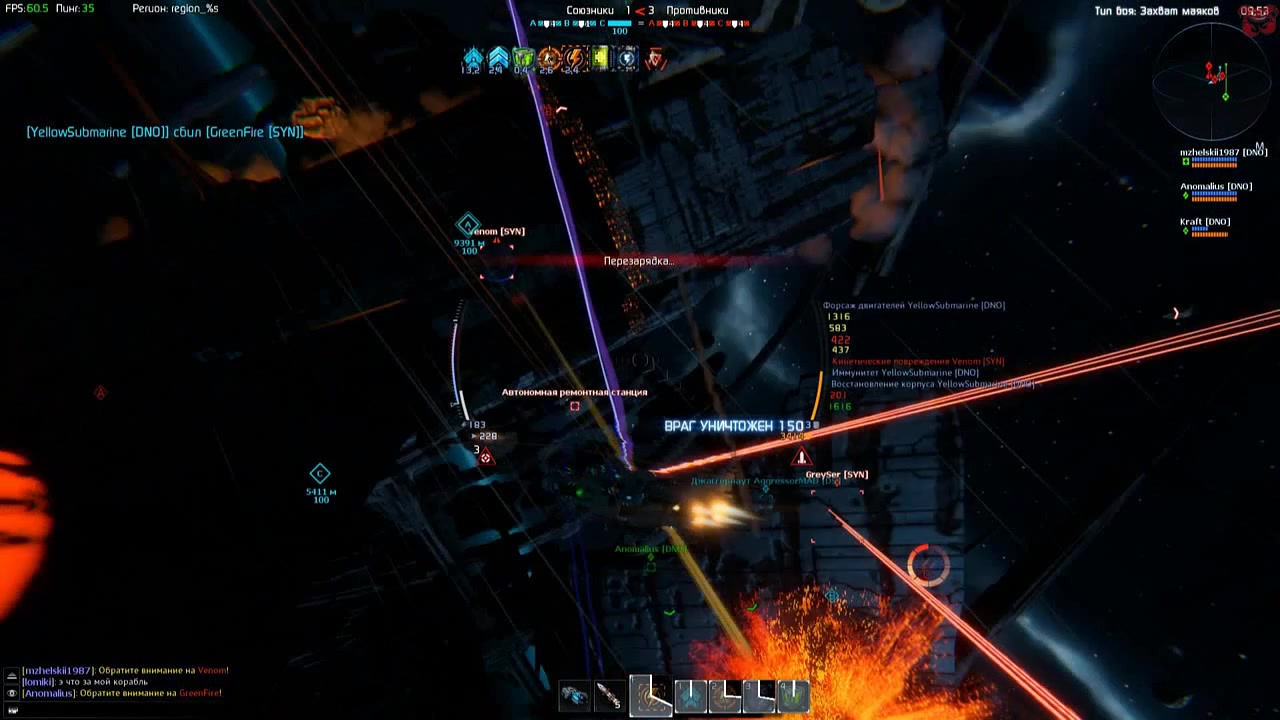Activate module 1 with the blue chevrons

point(691,695)
